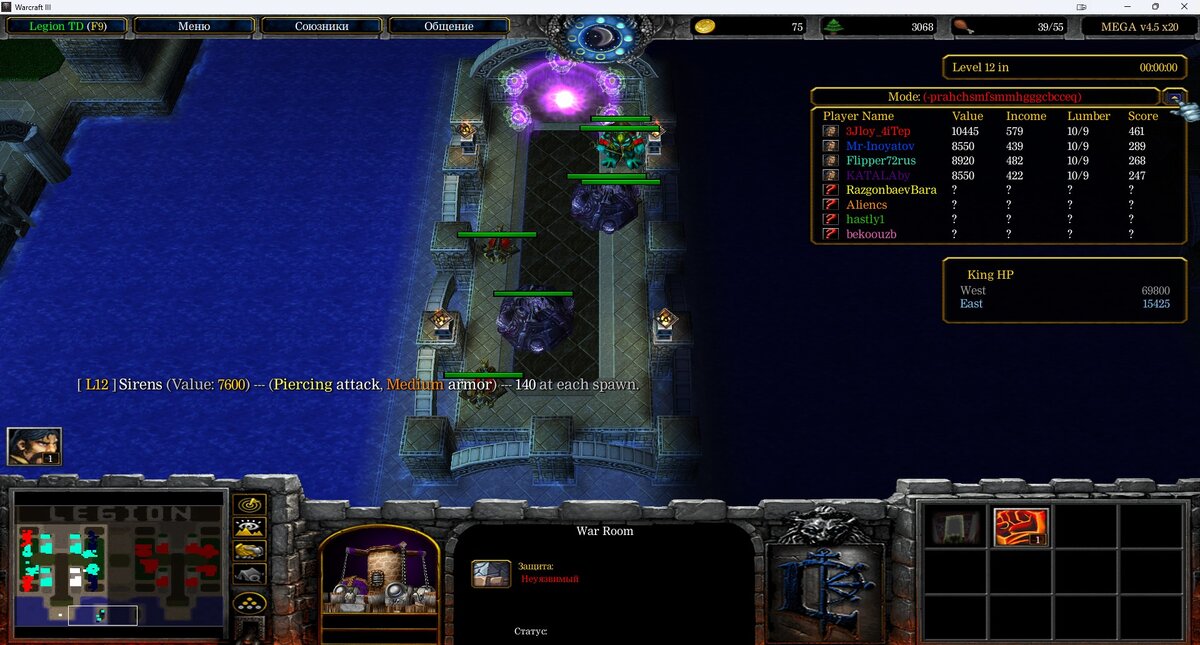Toggle minimap terrain display button

coord(249,527)
